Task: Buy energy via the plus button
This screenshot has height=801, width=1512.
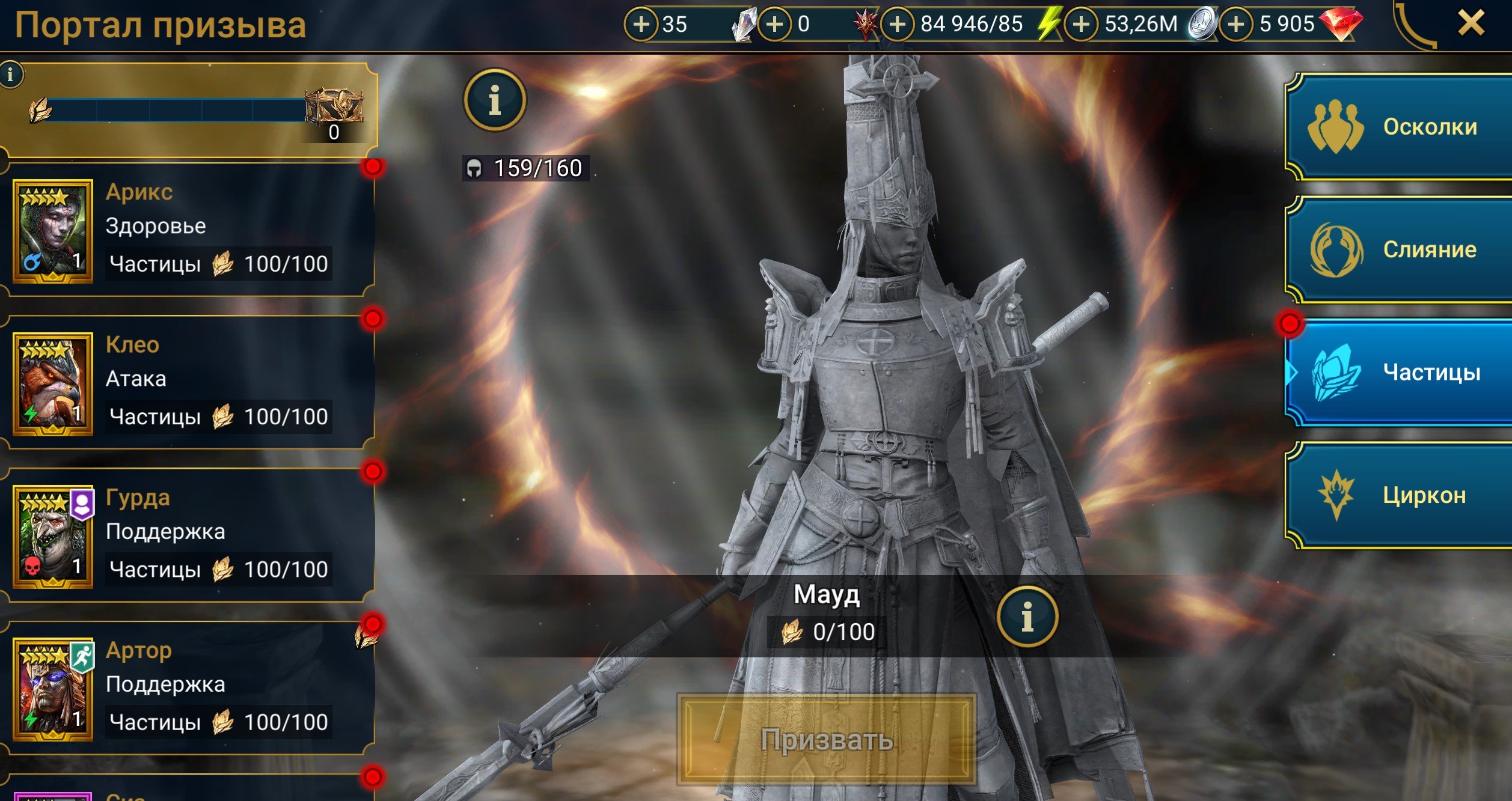Action: pyautogui.click(x=897, y=24)
